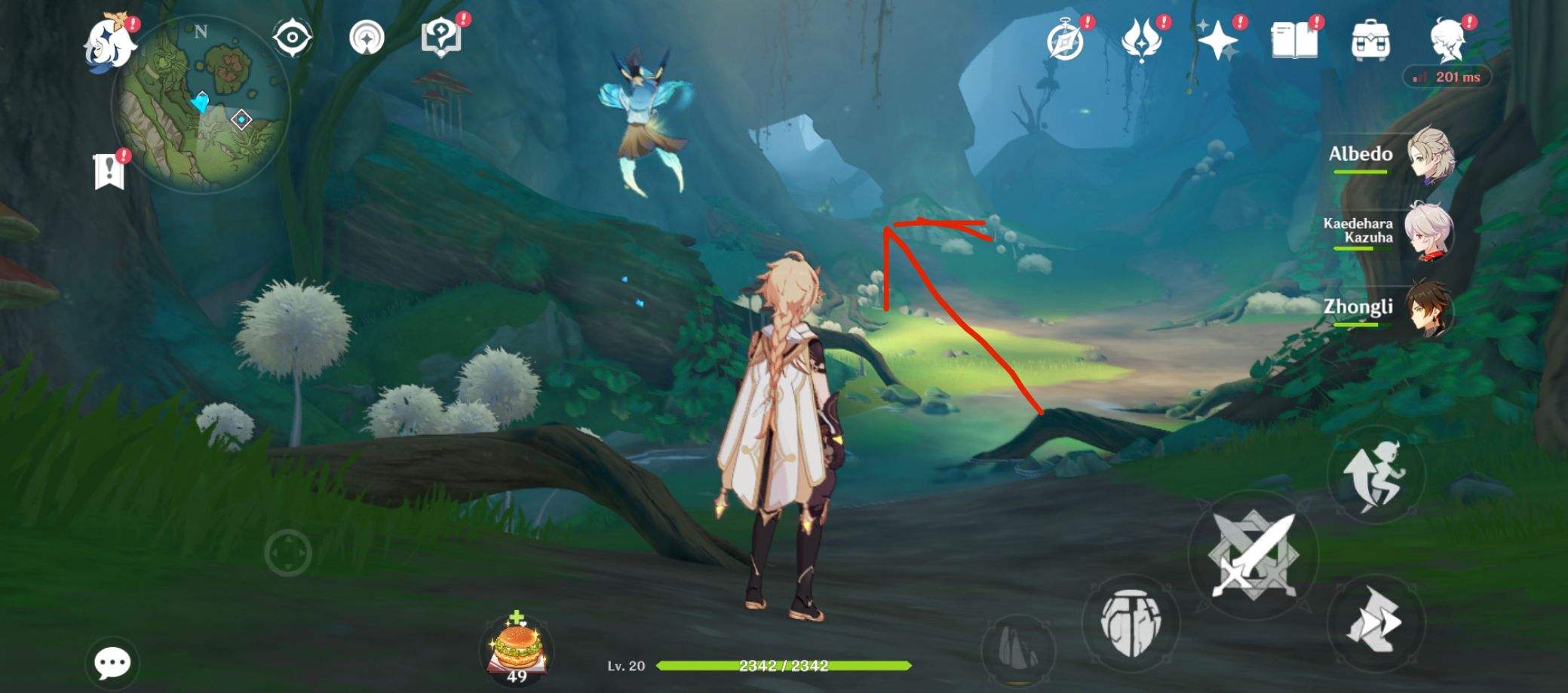The image size is (1568, 693).
Task: Open the Wish menu star icon
Action: tap(1218, 41)
